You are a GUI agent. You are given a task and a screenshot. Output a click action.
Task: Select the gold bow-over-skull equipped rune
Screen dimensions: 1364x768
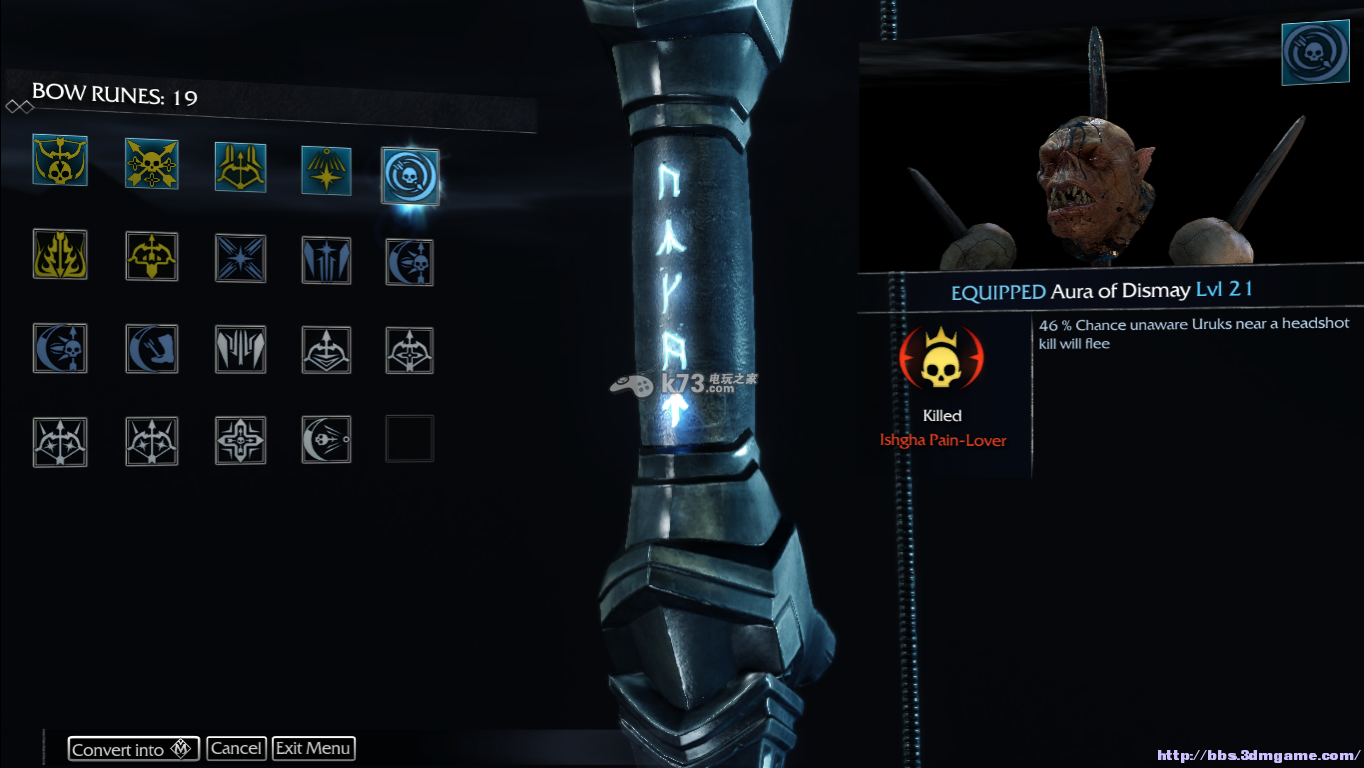coord(60,161)
